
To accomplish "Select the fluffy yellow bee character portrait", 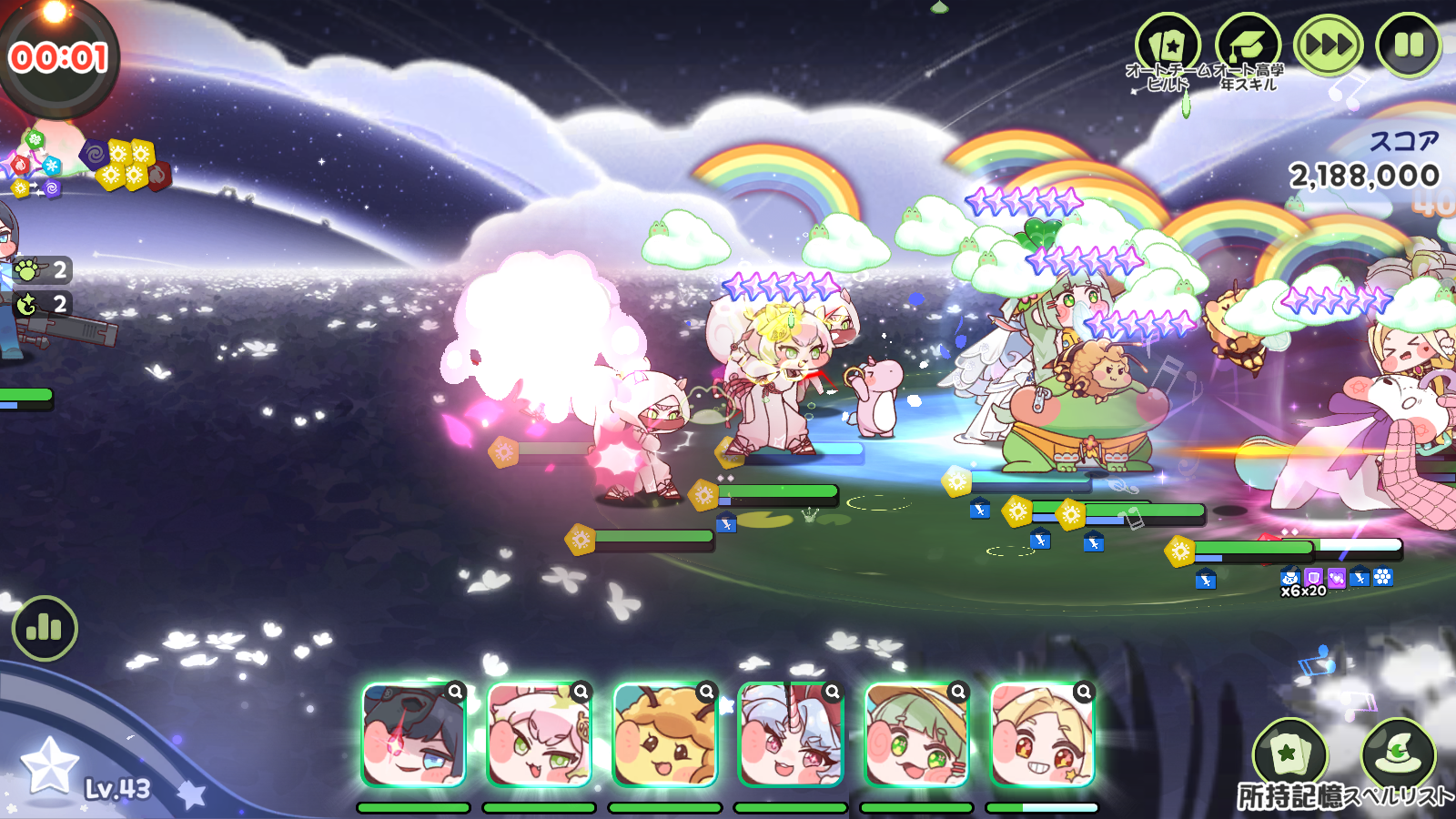I will pos(664,737).
